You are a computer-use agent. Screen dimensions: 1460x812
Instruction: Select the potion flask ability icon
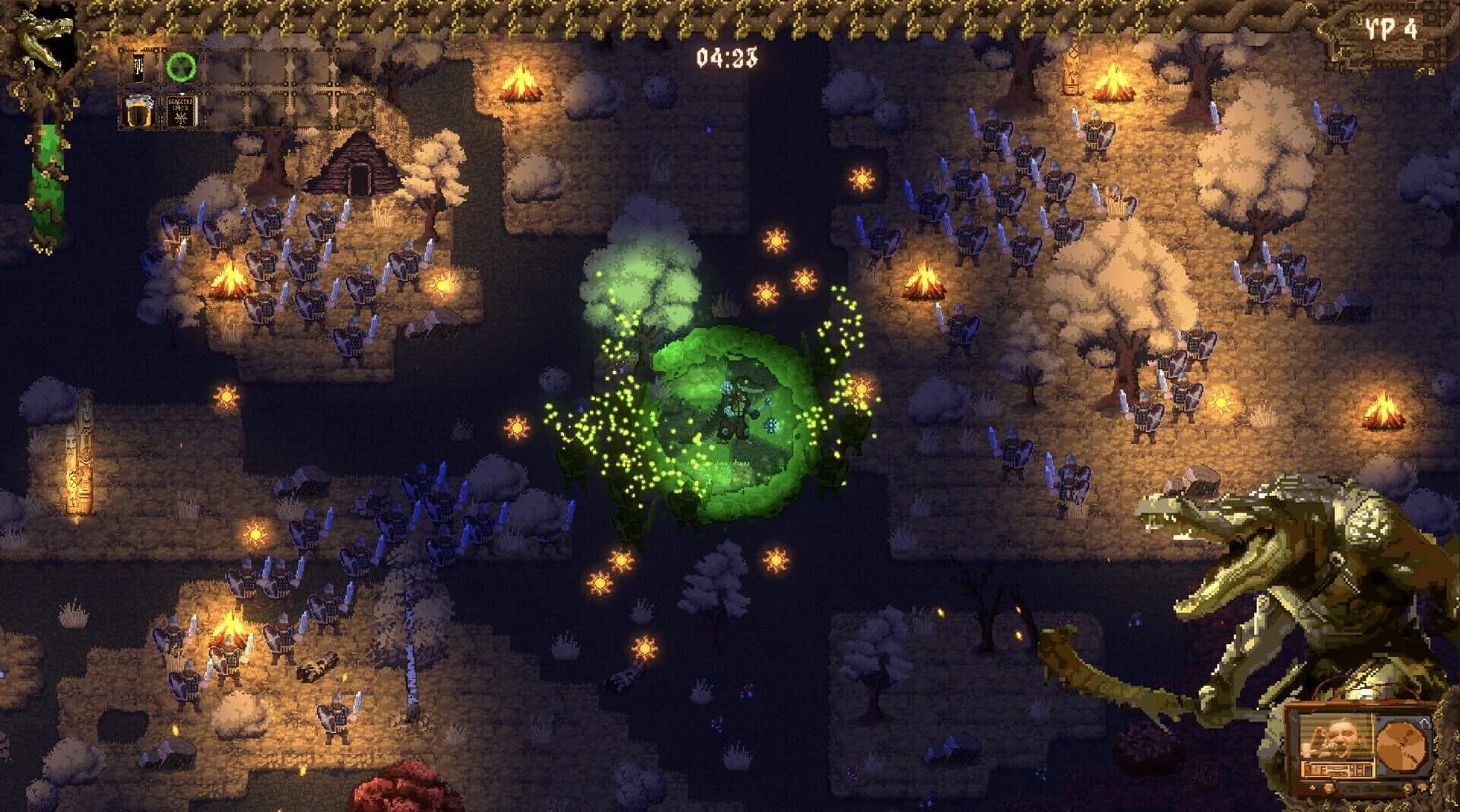138,68
